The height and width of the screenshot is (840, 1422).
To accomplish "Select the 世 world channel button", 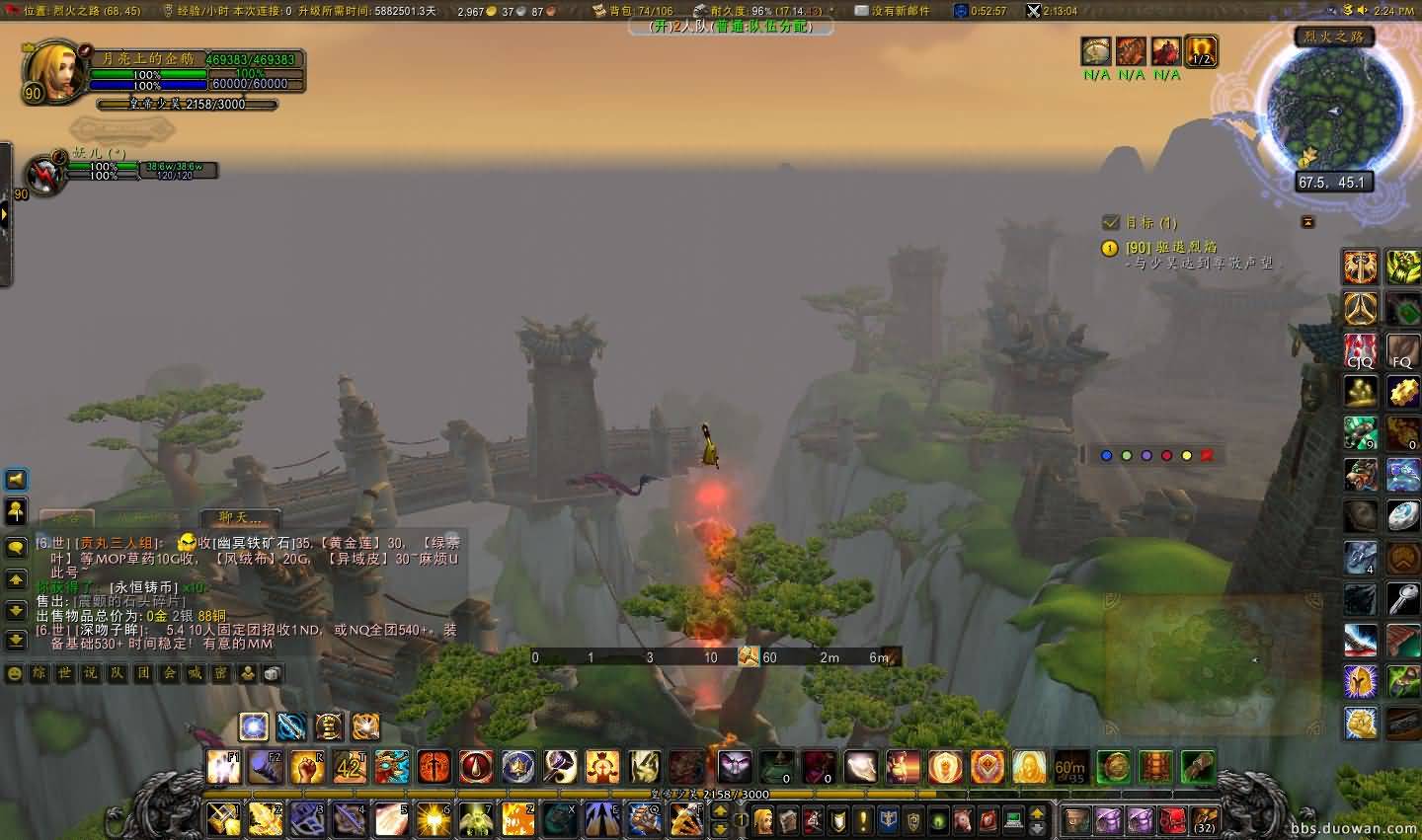I will [64, 673].
